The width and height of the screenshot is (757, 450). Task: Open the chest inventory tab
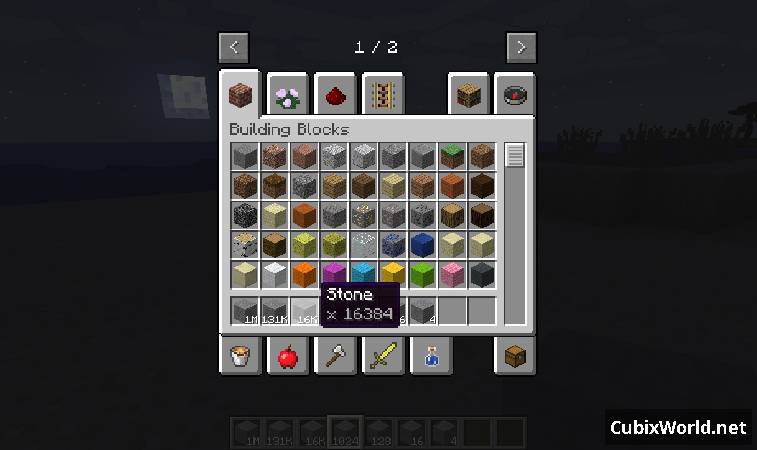pyautogui.click(x=515, y=355)
